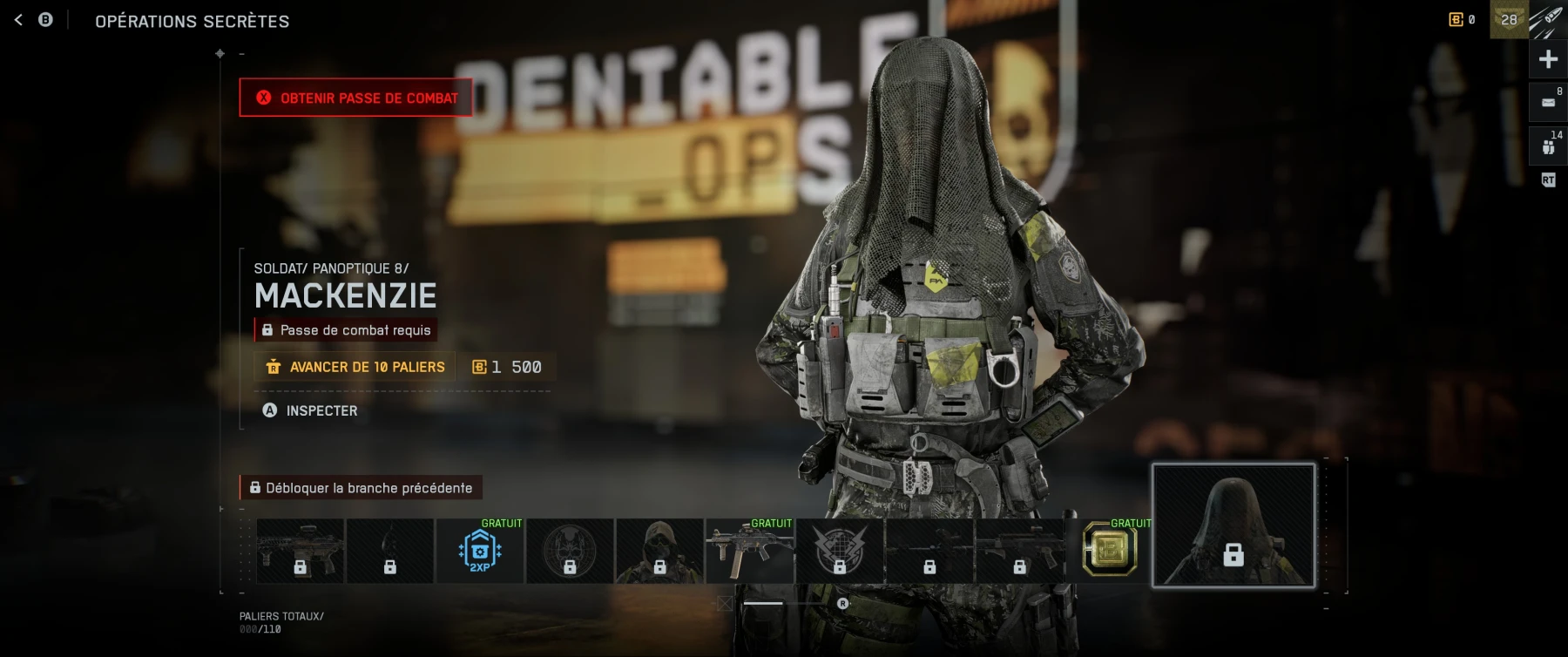The height and width of the screenshot is (657, 1568).
Task: Select the highlighted Mackenzie skin tile
Action: pos(1233,525)
